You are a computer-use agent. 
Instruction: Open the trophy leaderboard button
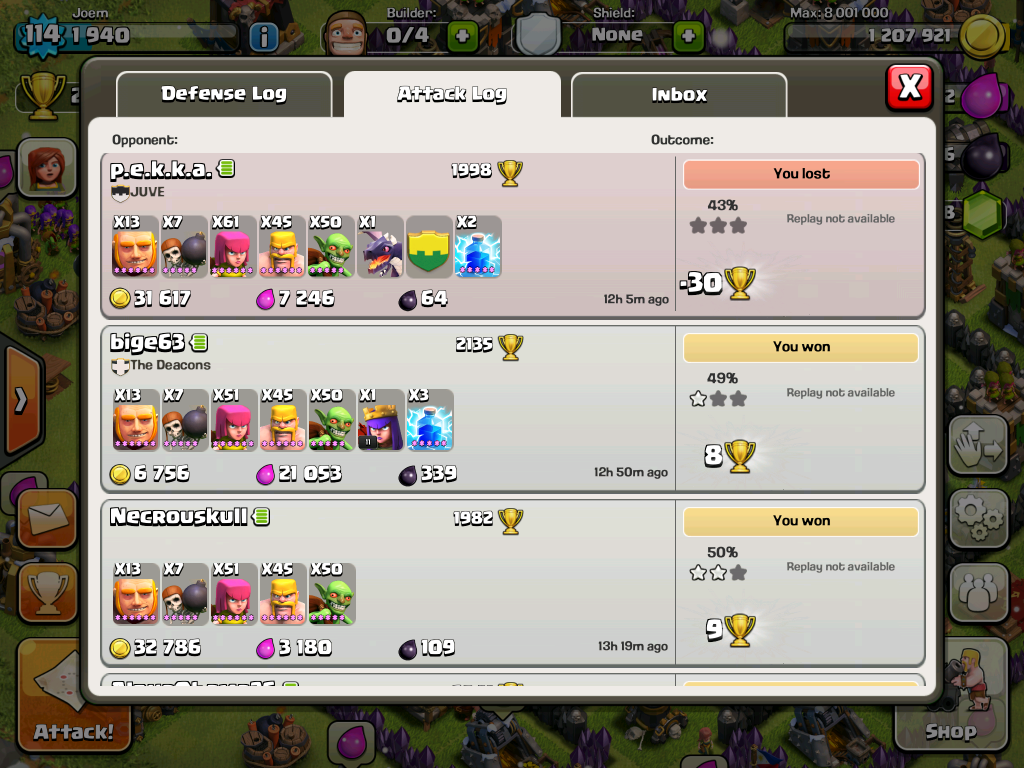(x=46, y=592)
